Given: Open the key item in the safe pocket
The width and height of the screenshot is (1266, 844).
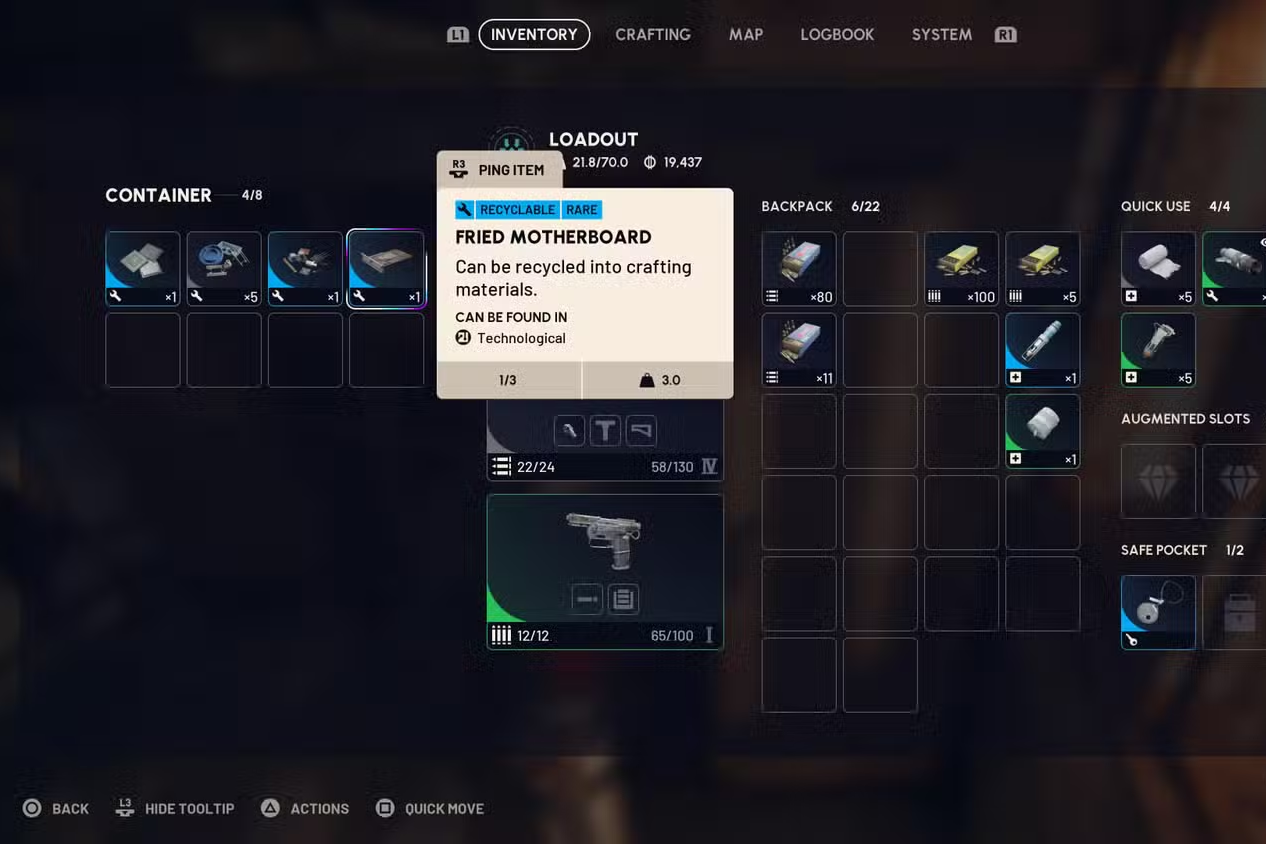Looking at the screenshot, I should click(1158, 612).
